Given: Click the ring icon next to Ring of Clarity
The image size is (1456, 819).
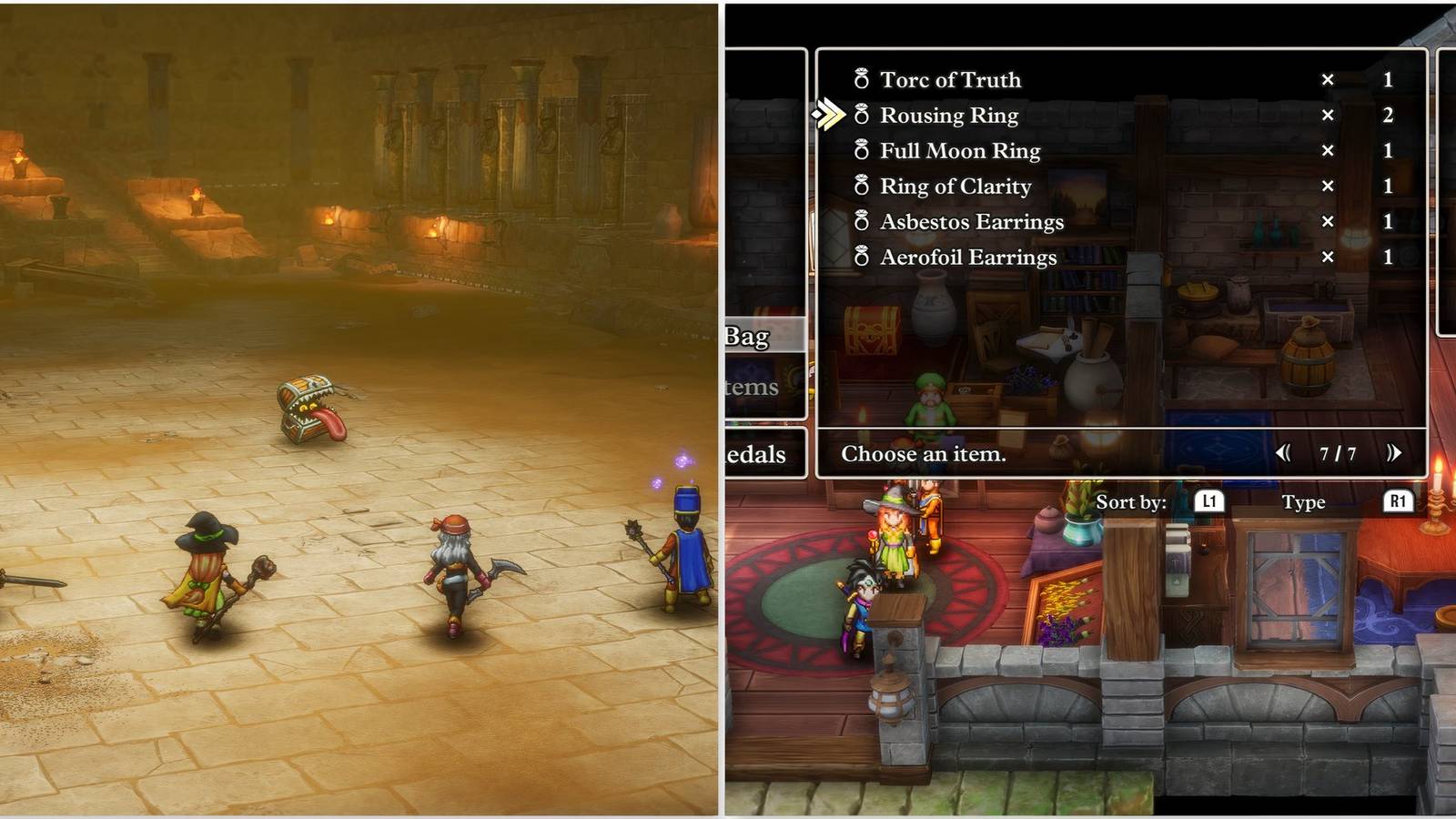Looking at the screenshot, I should pos(861,187).
